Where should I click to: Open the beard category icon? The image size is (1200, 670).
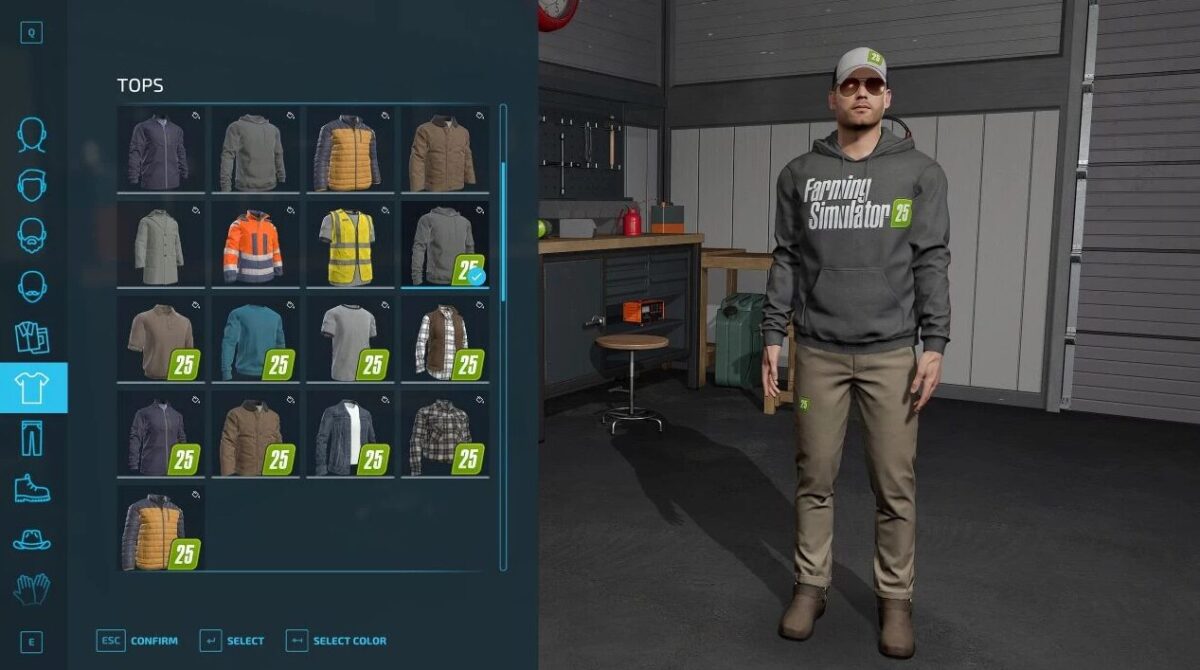[32, 236]
